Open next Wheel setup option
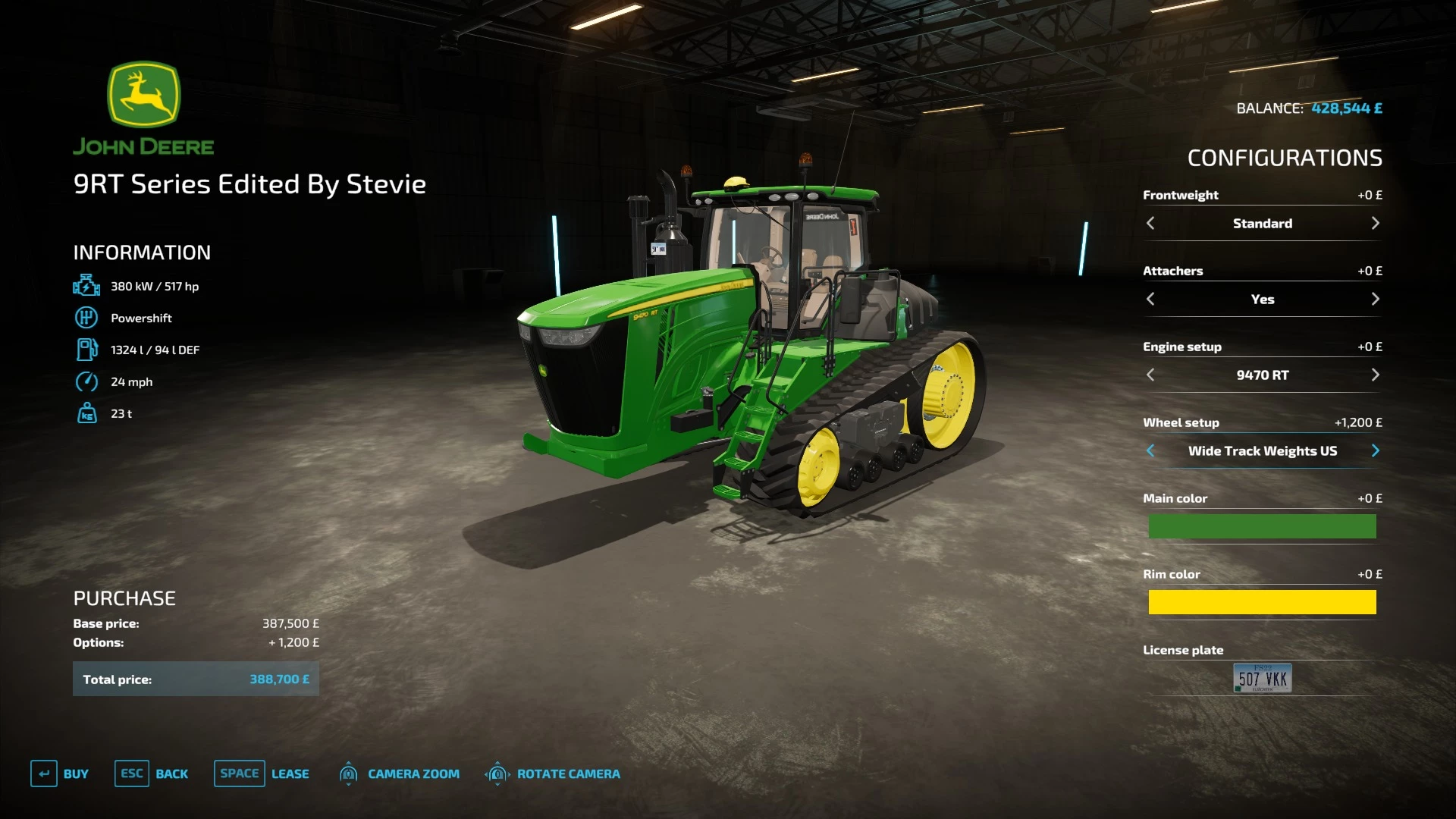Viewport: 1456px width, 819px height. pyautogui.click(x=1376, y=450)
